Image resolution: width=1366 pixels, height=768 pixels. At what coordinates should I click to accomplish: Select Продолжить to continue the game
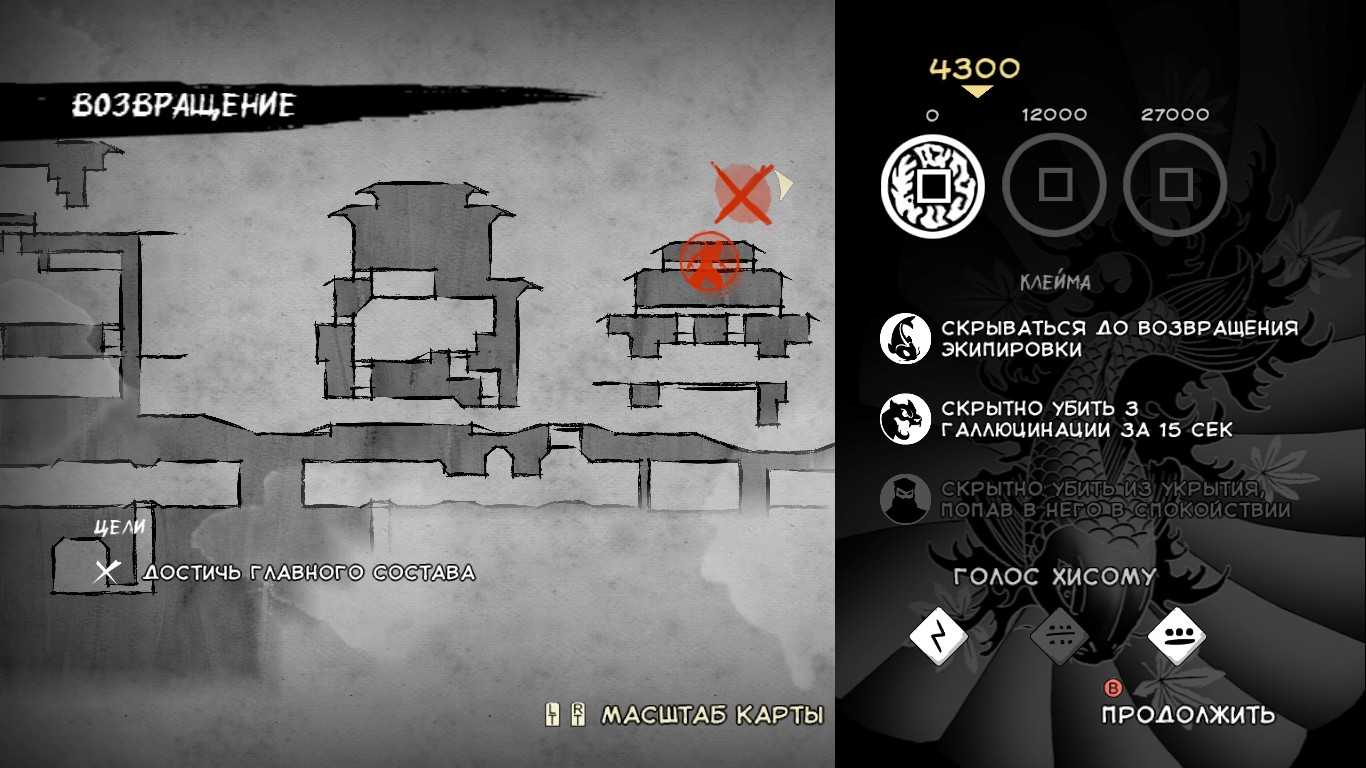coord(1188,714)
